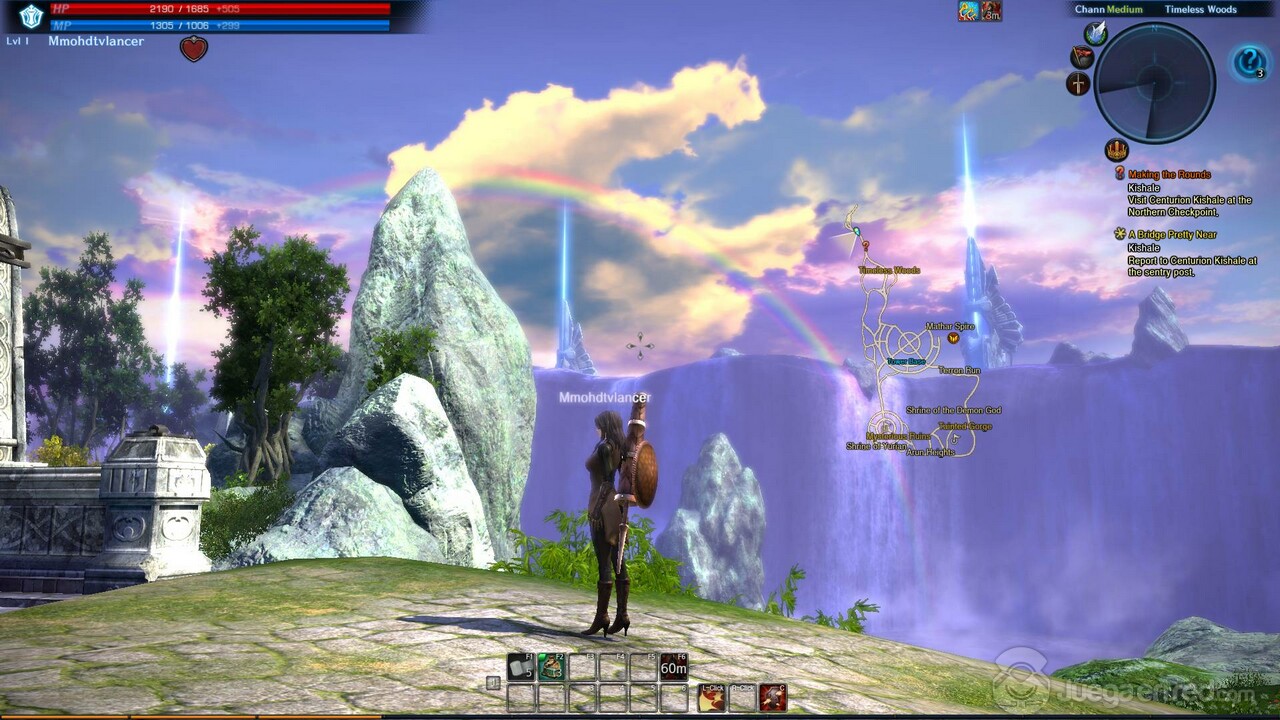Select the scroll item in slot F1
This screenshot has height=720, width=1280.
point(521,667)
